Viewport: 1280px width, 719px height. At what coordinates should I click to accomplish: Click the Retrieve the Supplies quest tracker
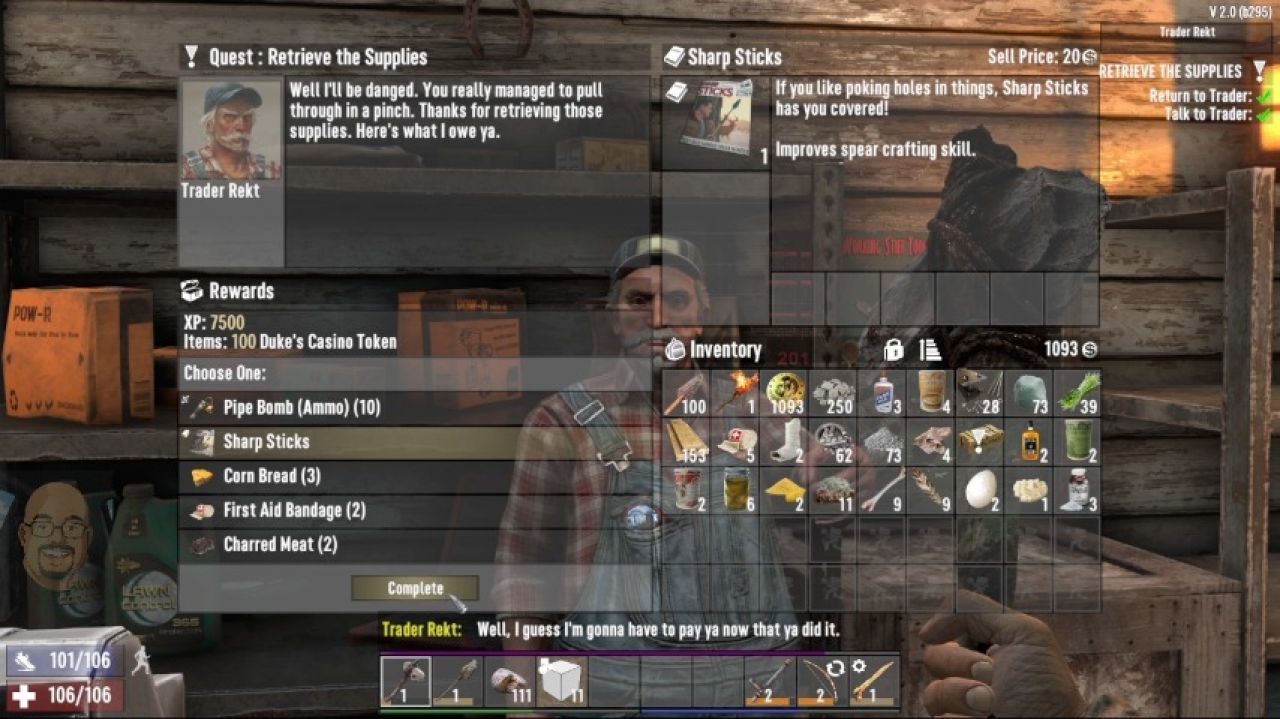tap(1170, 72)
